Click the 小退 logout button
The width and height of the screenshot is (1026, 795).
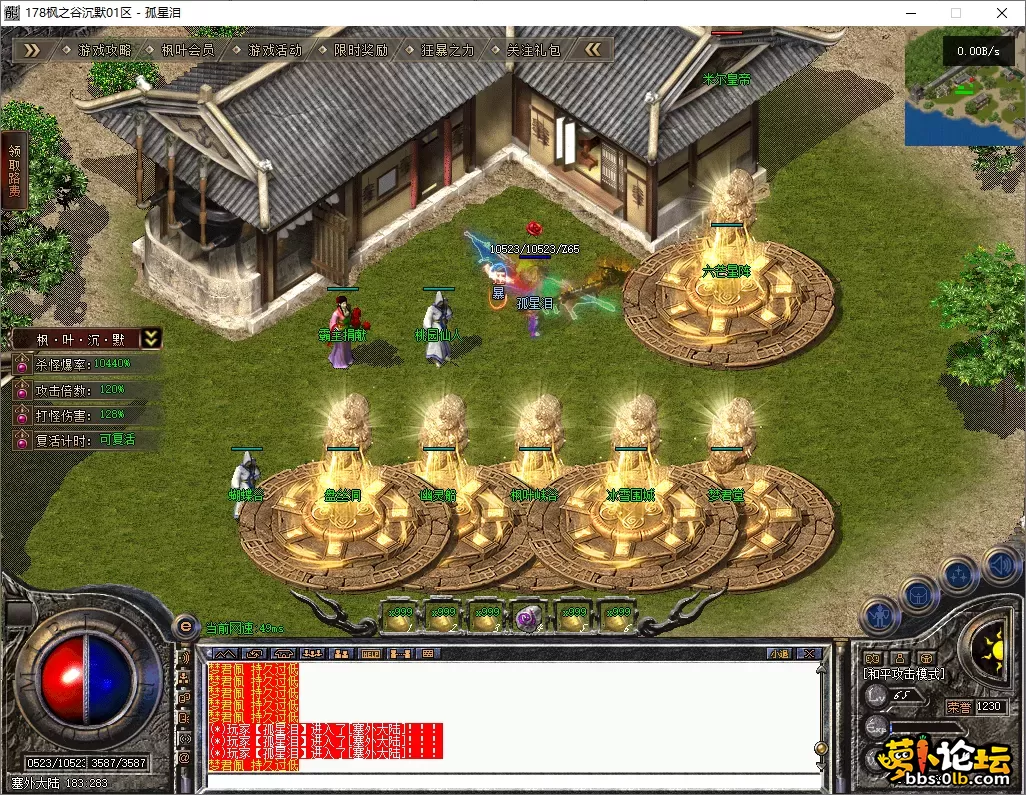(x=779, y=654)
